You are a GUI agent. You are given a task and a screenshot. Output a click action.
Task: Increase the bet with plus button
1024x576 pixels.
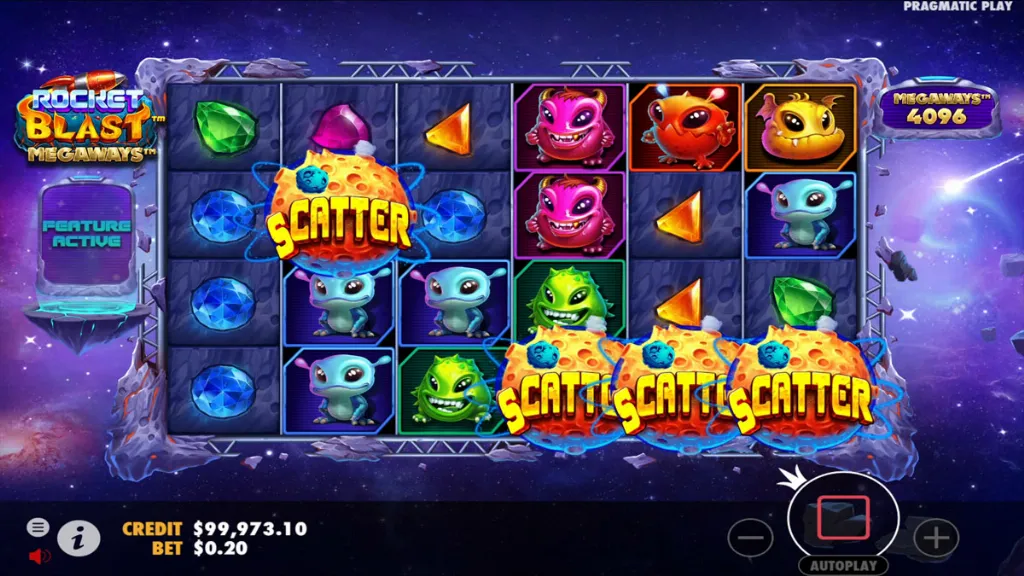(936, 539)
